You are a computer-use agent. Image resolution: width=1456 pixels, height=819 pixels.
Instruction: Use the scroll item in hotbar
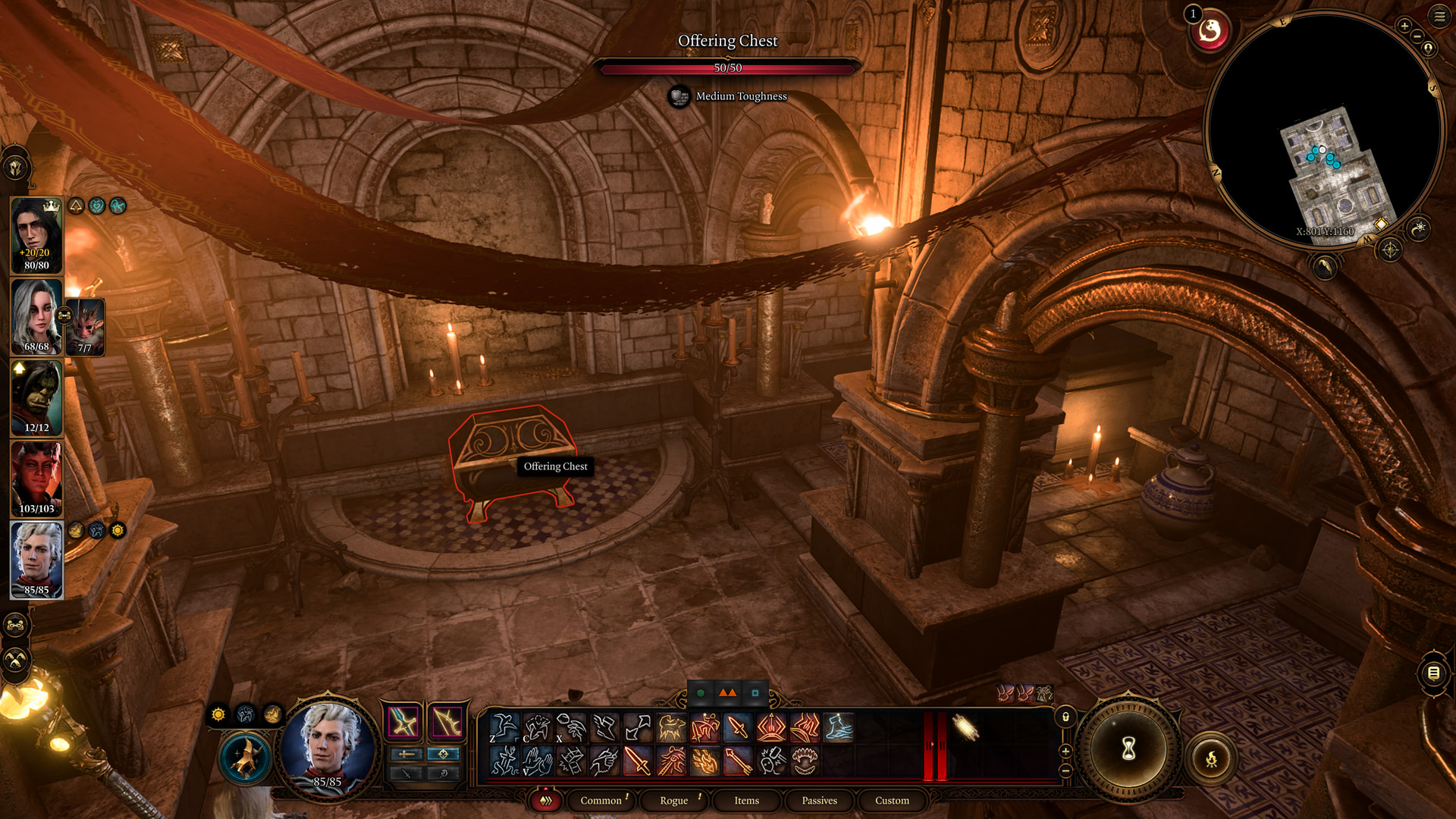coord(965,728)
